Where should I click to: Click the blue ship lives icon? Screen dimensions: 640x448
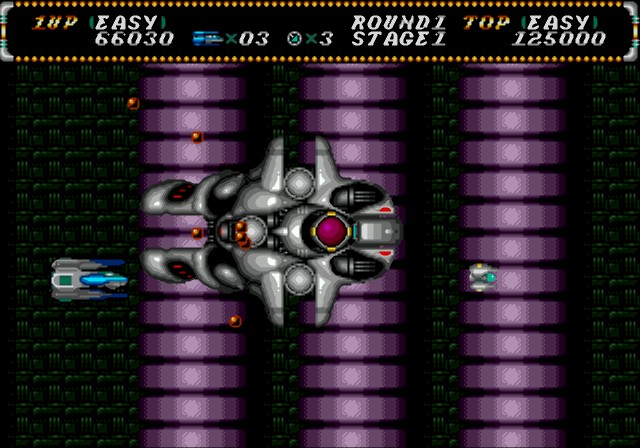[206, 39]
